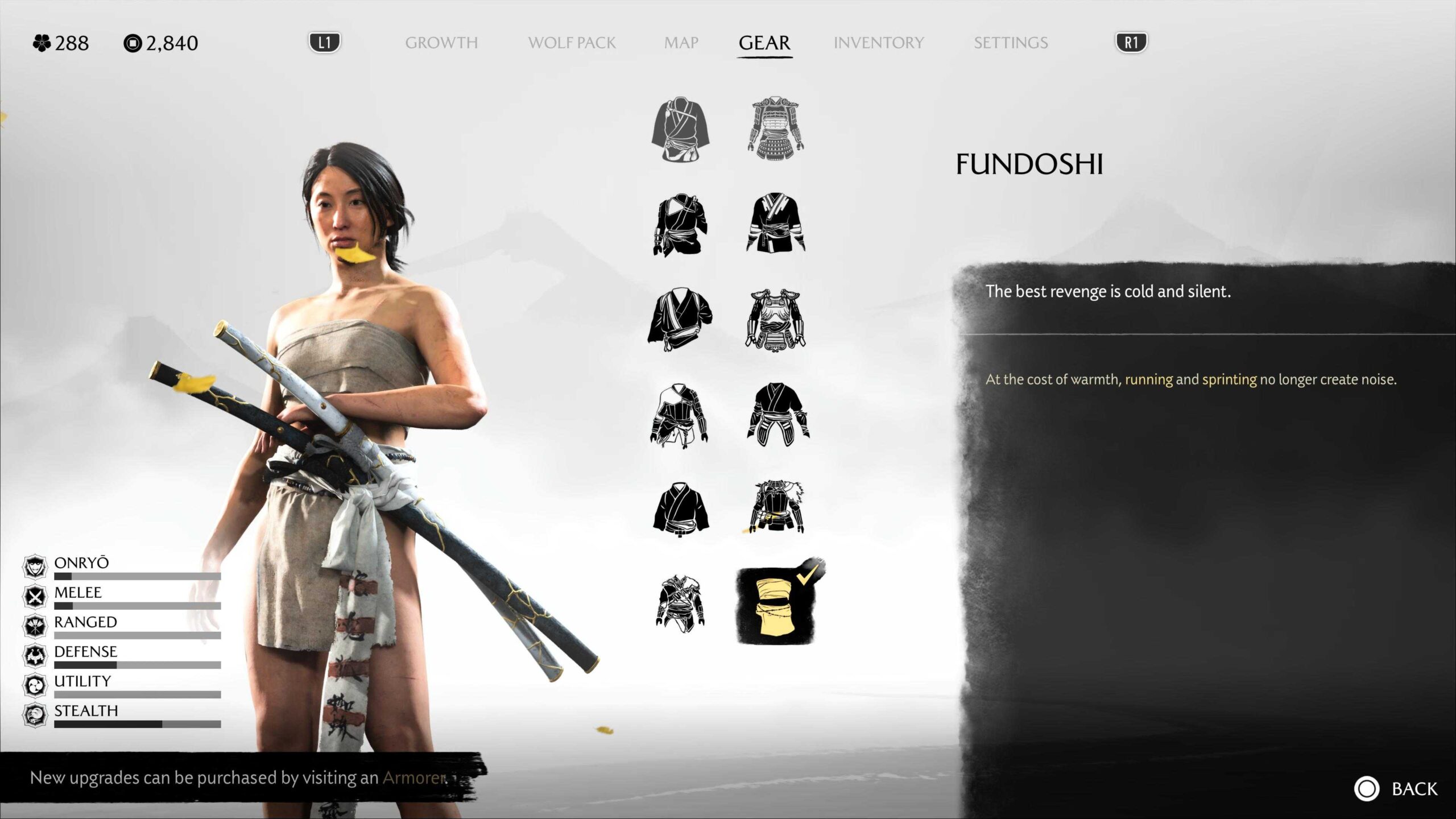Open the Wolf Pack tab
Image resolution: width=1456 pixels, height=819 pixels.
pyautogui.click(x=572, y=43)
